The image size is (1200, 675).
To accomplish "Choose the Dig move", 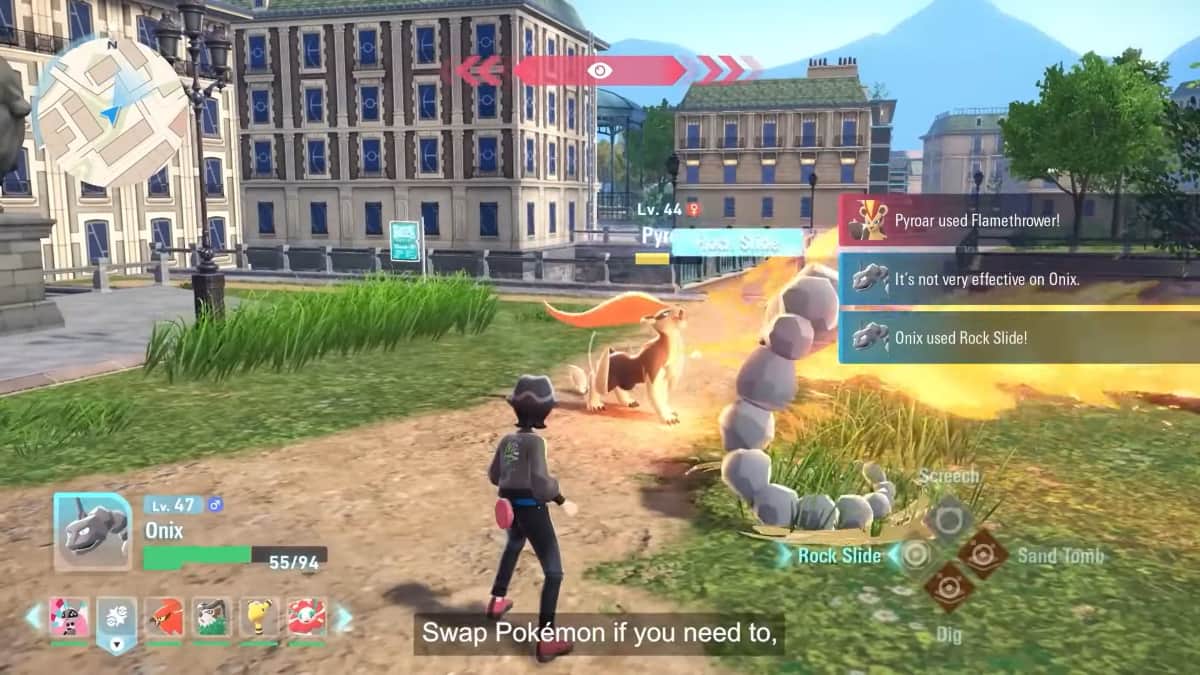I will coord(947,588).
